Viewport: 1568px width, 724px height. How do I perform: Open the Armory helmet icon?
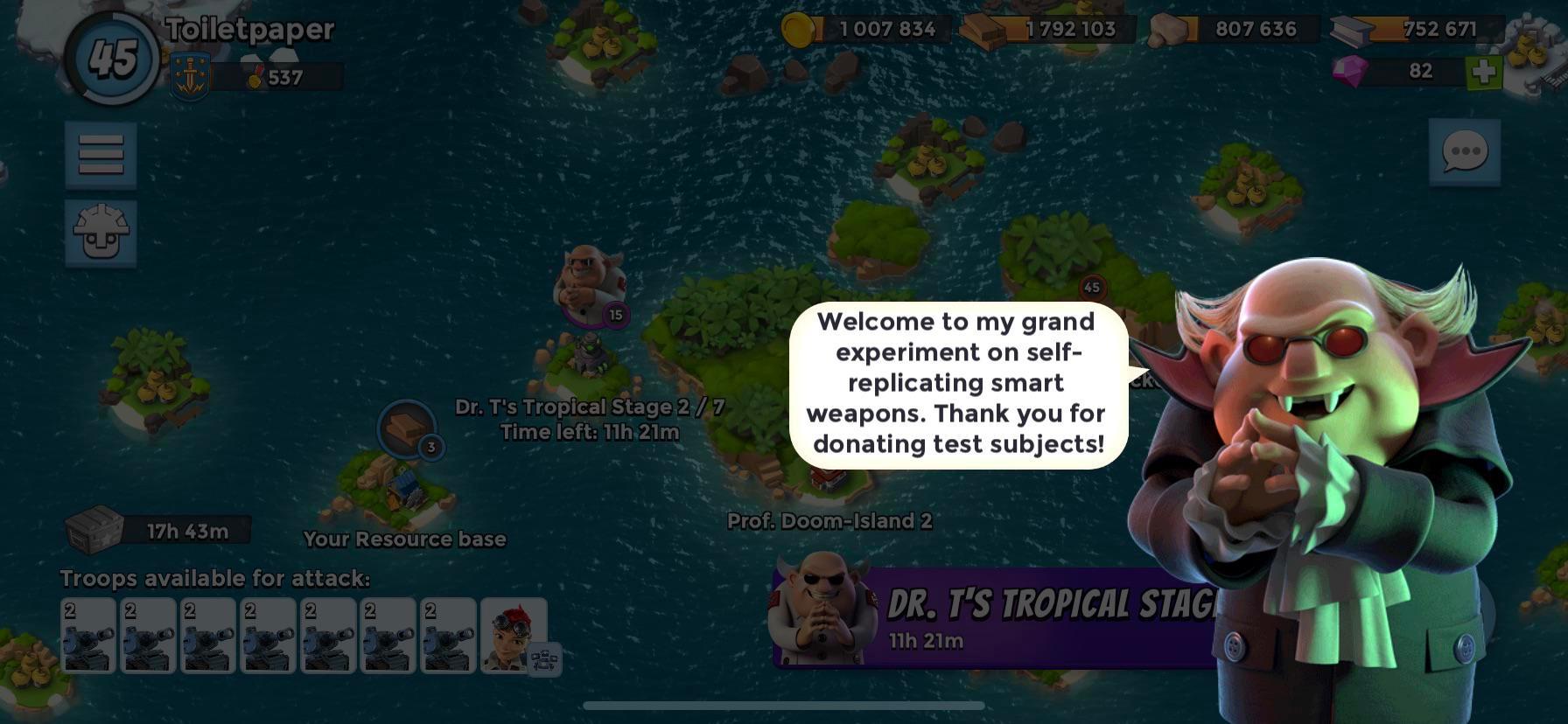point(100,232)
